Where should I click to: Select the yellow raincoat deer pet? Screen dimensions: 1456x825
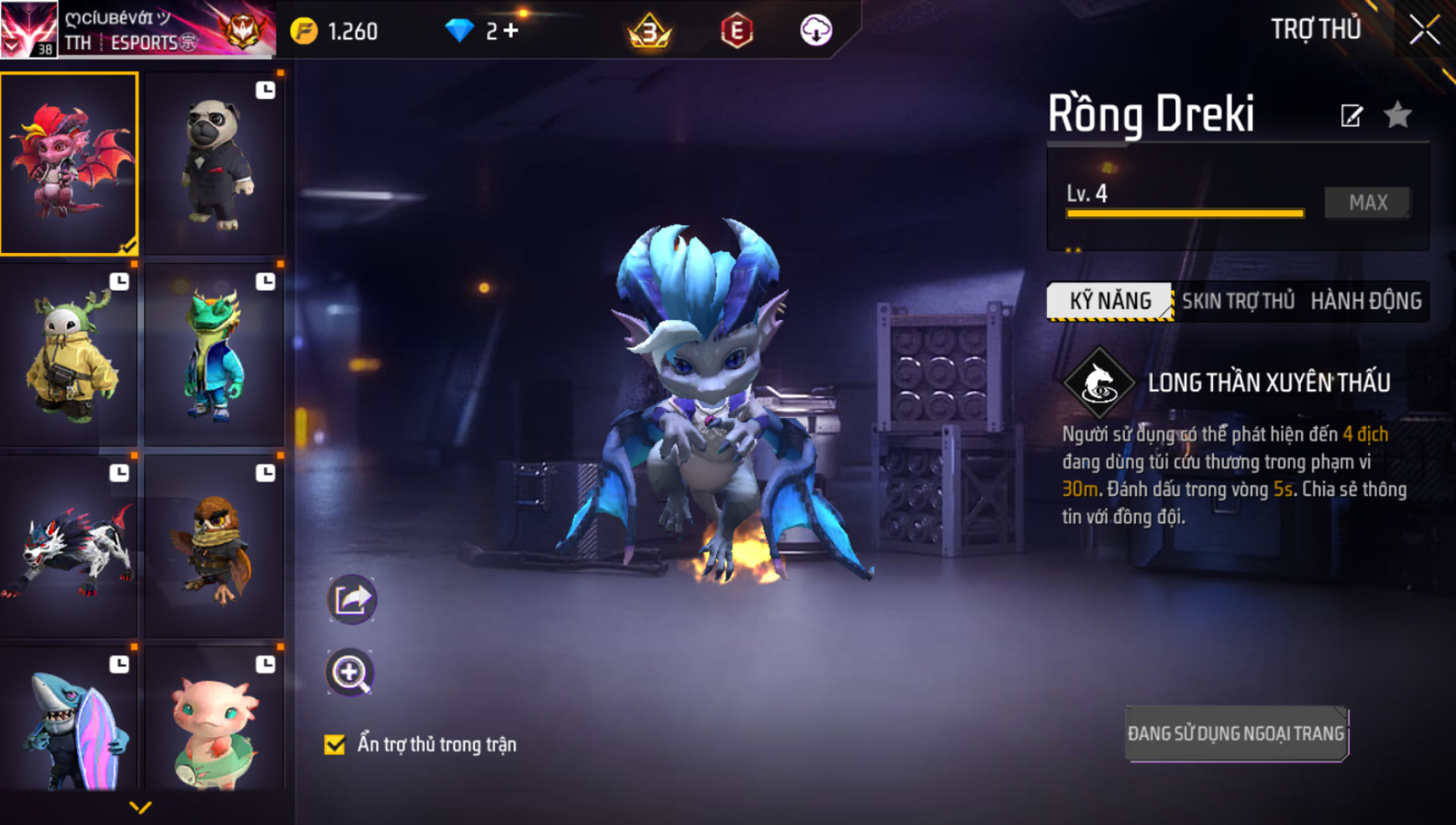(70, 354)
